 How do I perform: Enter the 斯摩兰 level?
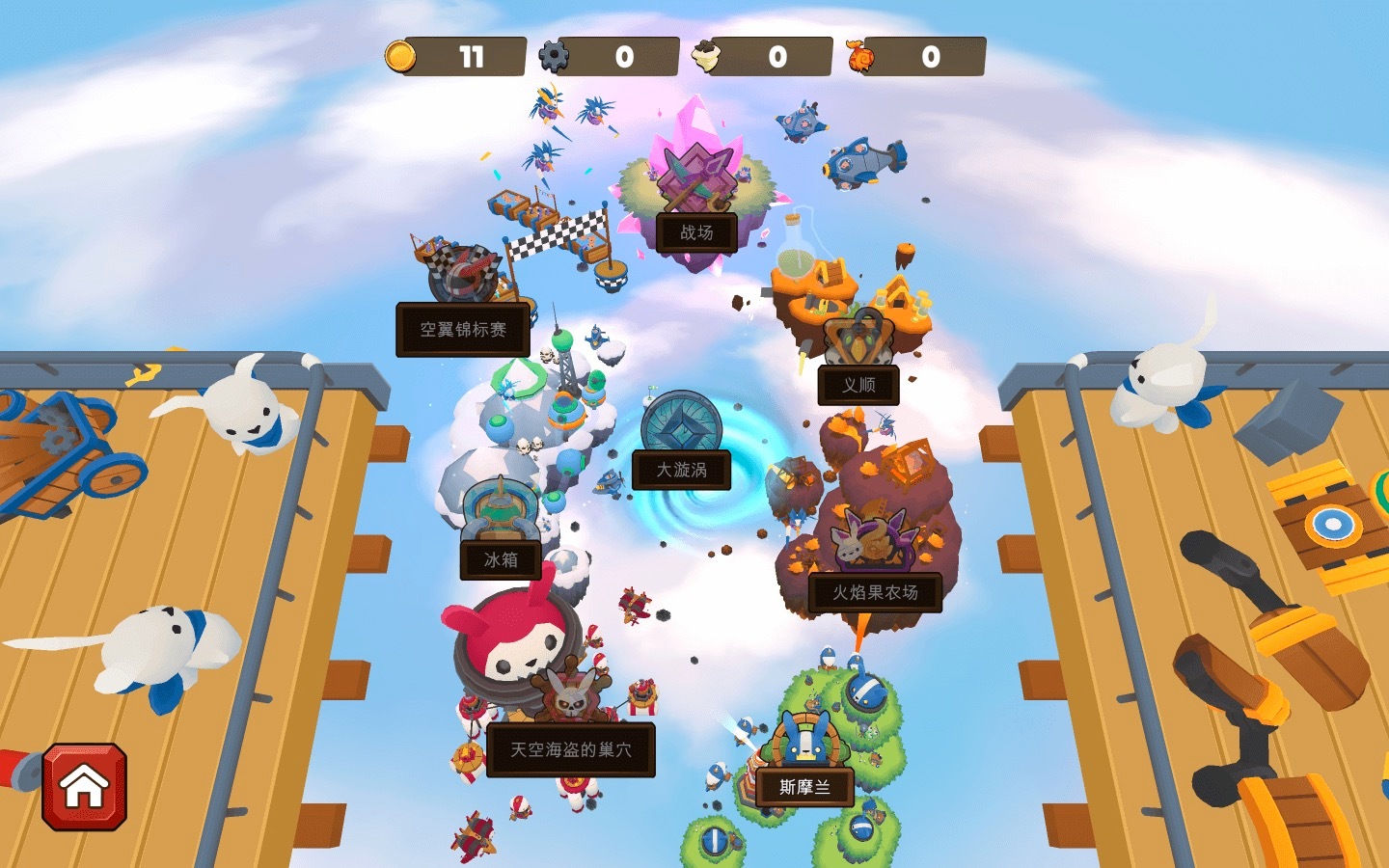(804, 787)
